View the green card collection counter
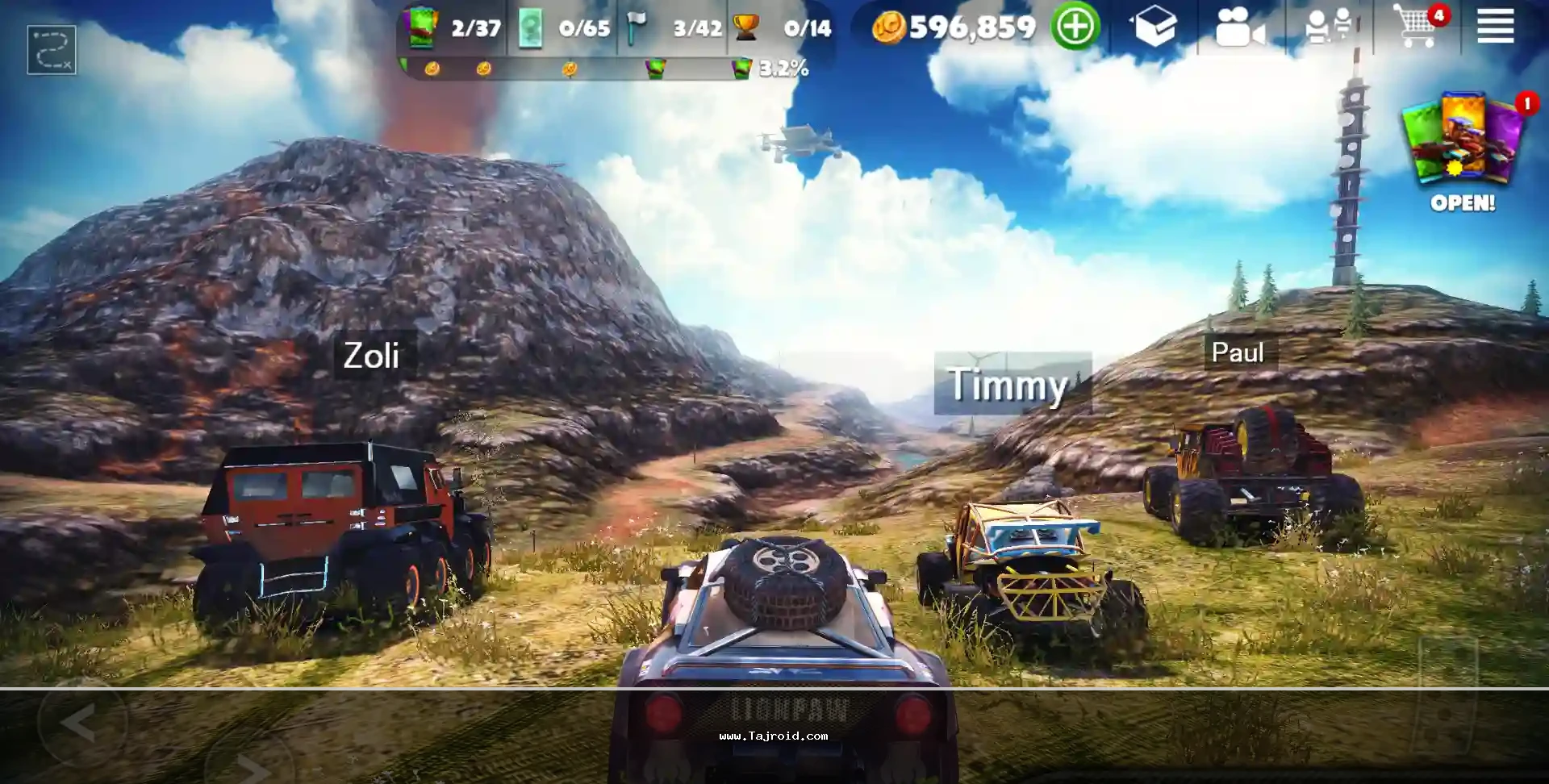The width and height of the screenshot is (1549, 784). [x=454, y=29]
